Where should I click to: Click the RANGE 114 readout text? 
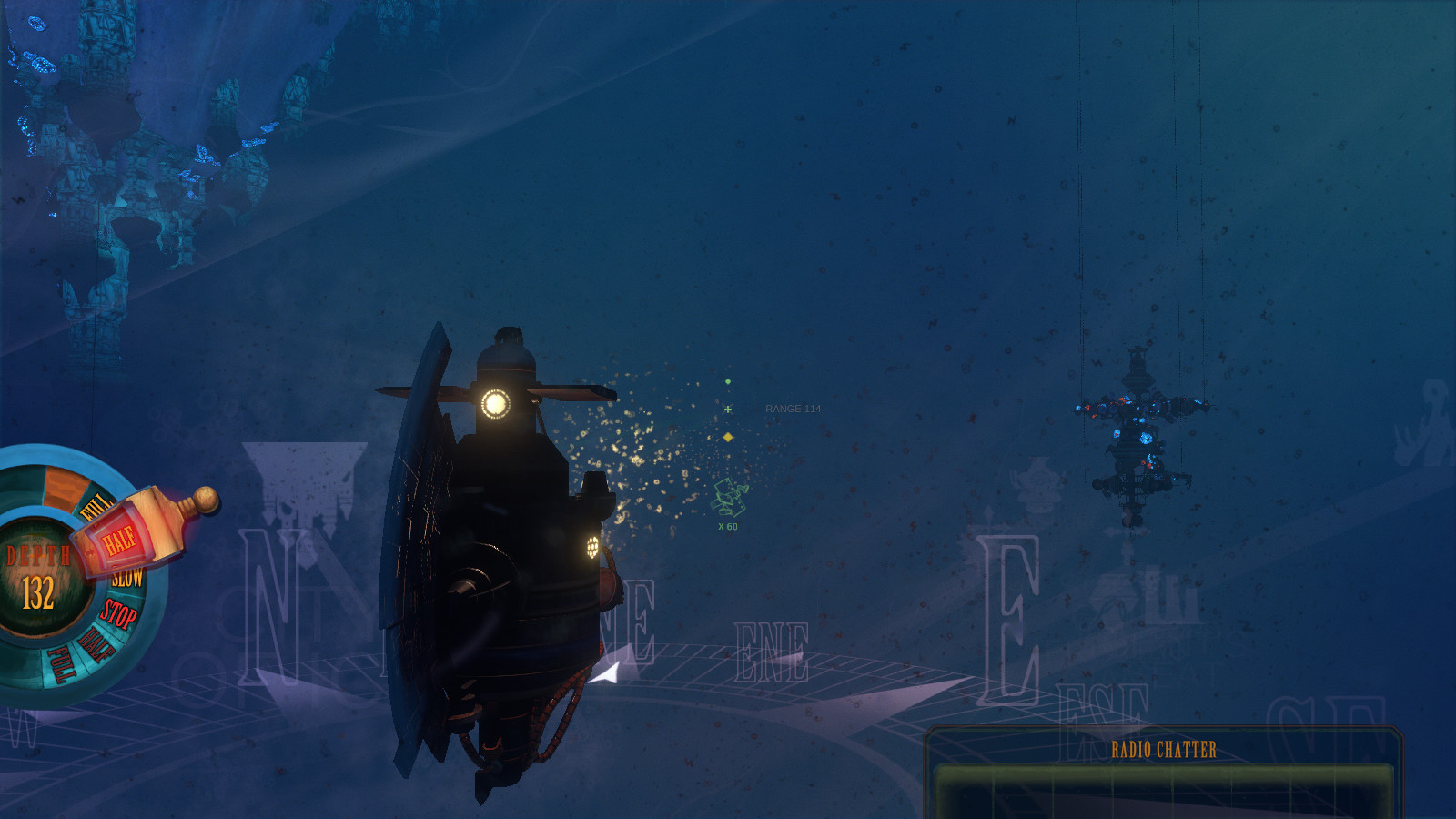793,409
